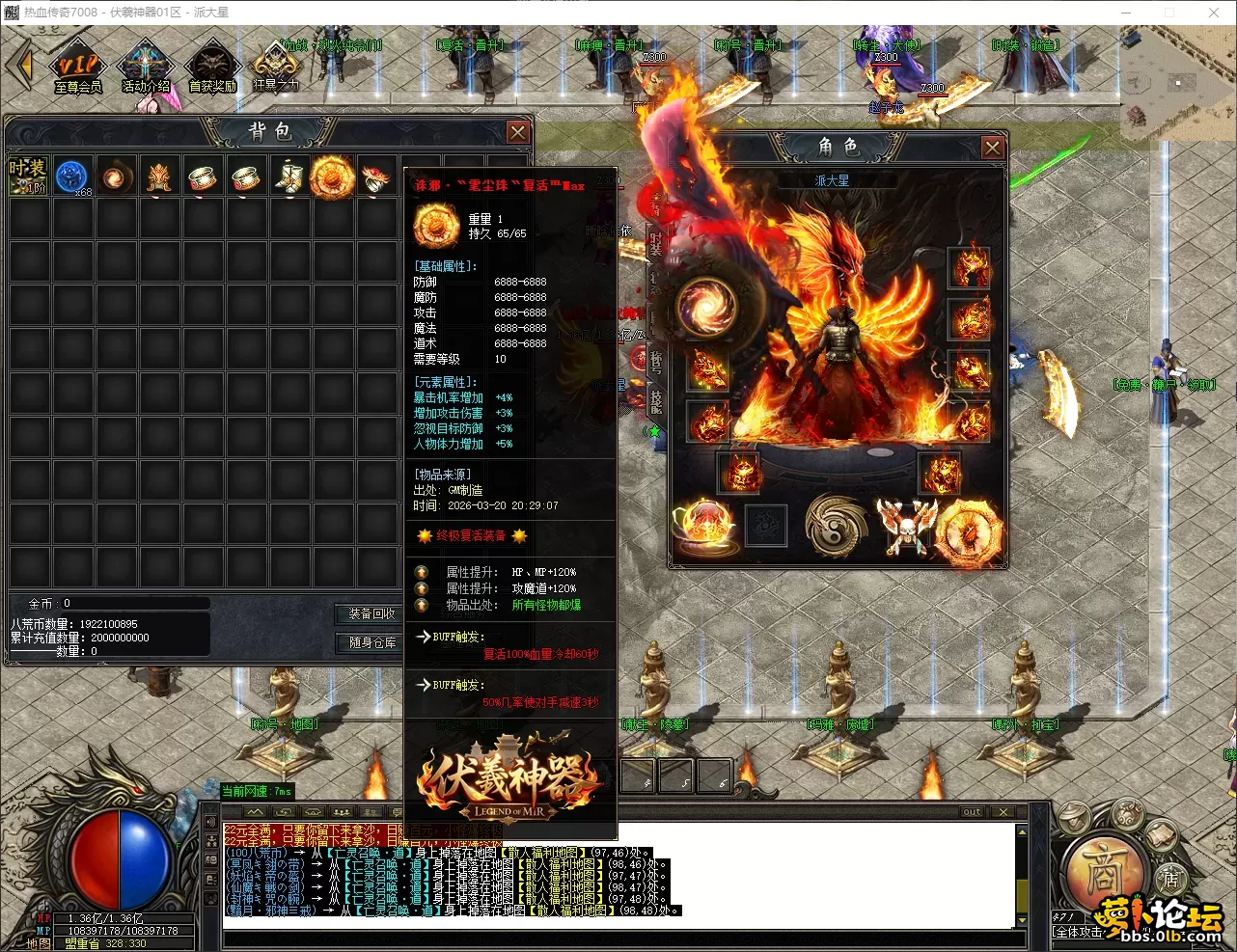Select the 时装 item in the backpack
Screen dimensions: 1237x952
[x=28, y=176]
